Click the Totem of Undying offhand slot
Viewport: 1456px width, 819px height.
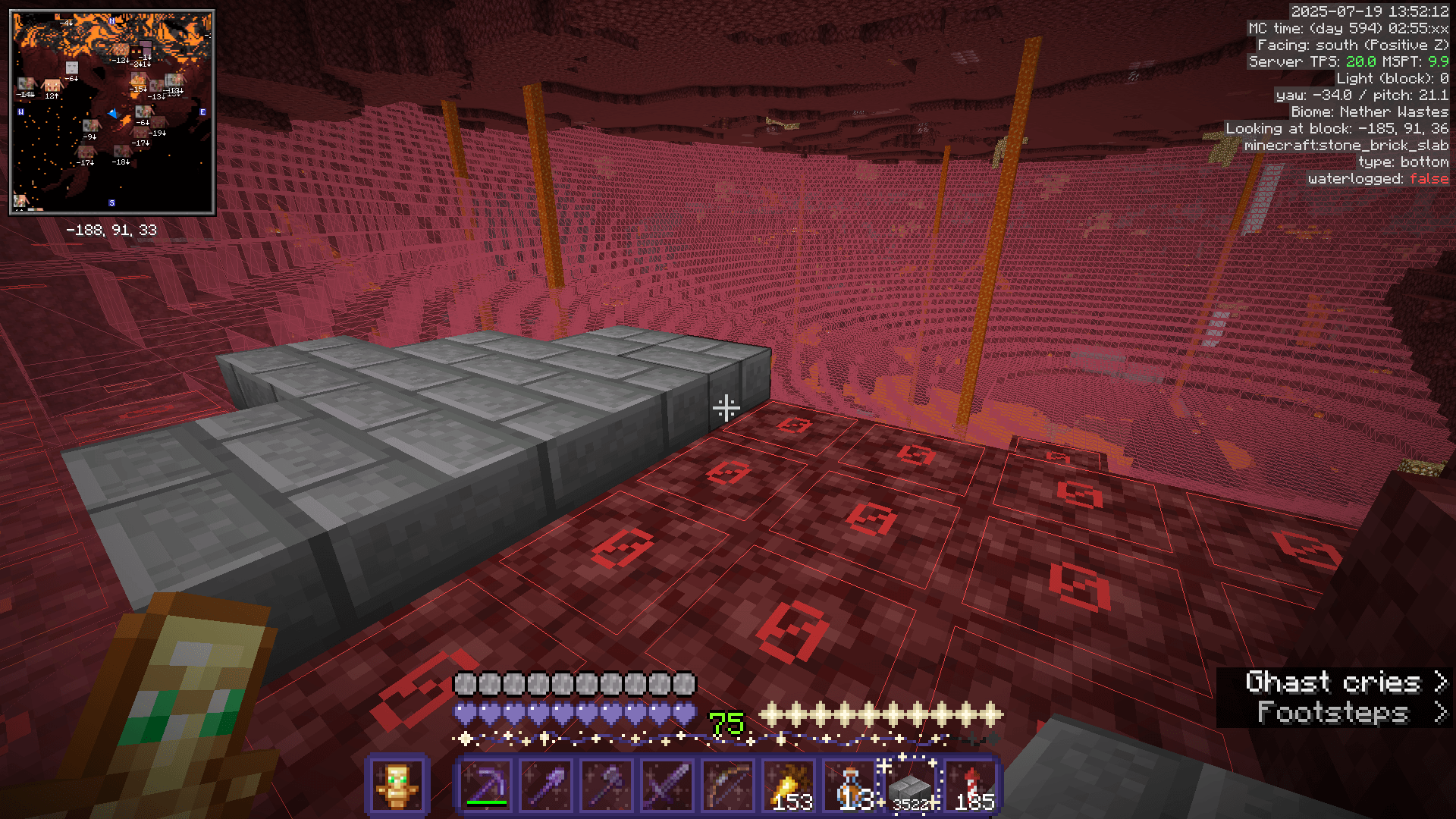(397, 786)
